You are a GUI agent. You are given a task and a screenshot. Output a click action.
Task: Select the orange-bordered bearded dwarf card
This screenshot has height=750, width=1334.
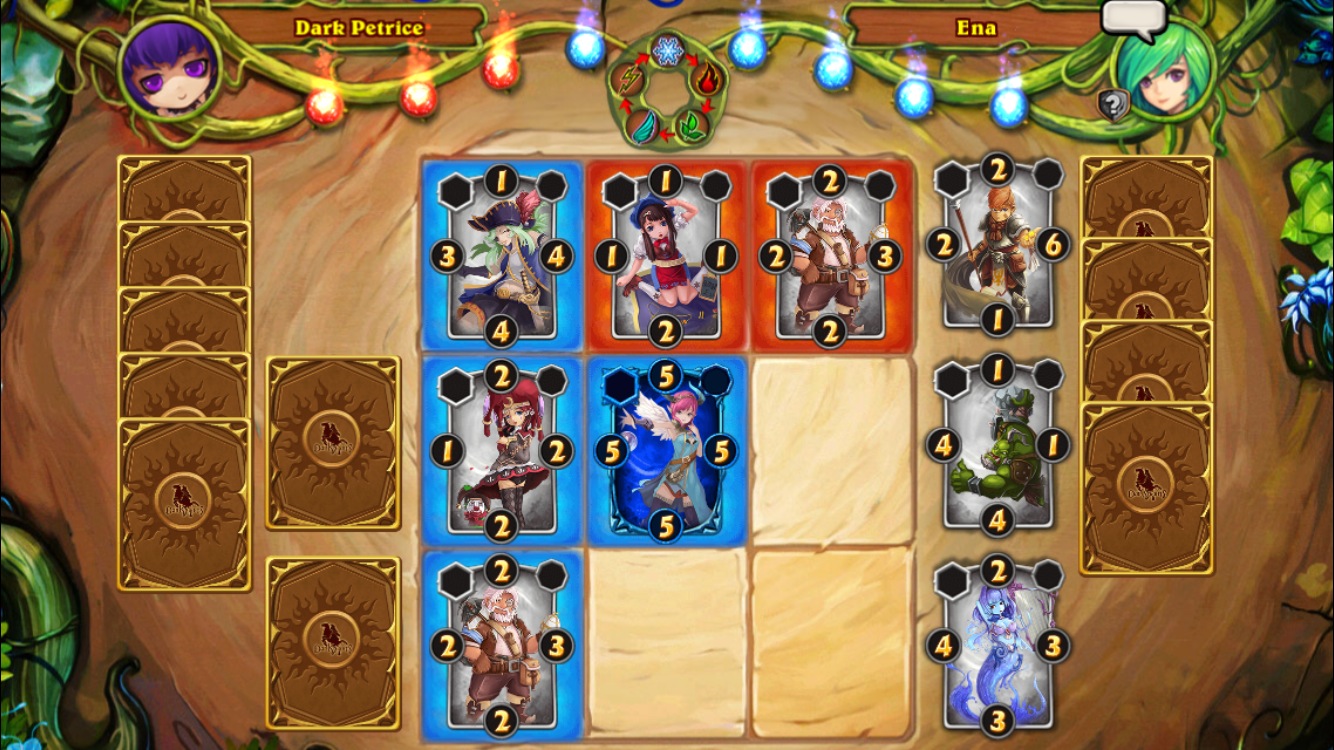830,257
